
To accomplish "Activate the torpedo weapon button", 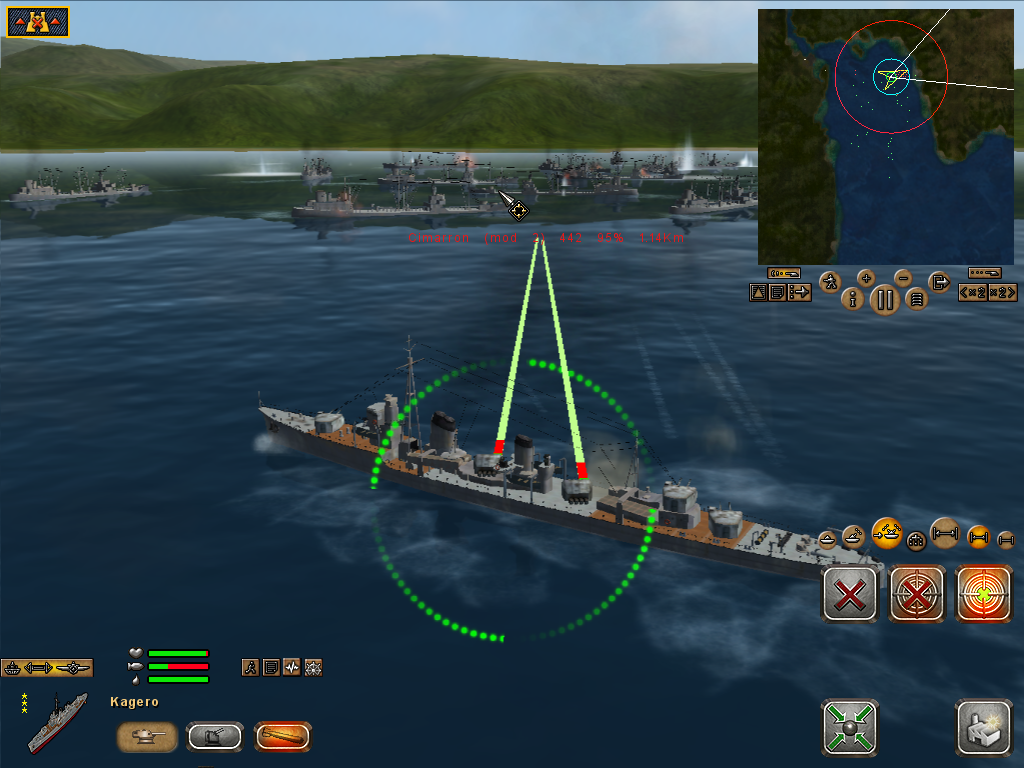I will coord(282,737).
